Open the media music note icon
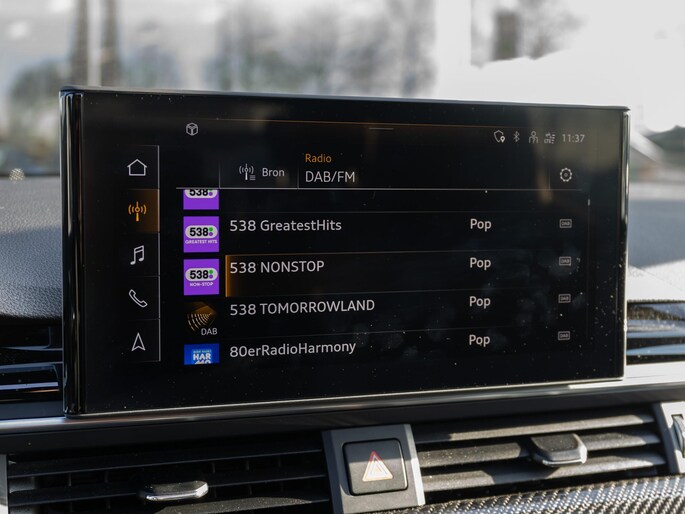The height and width of the screenshot is (514, 685). (137, 255)
